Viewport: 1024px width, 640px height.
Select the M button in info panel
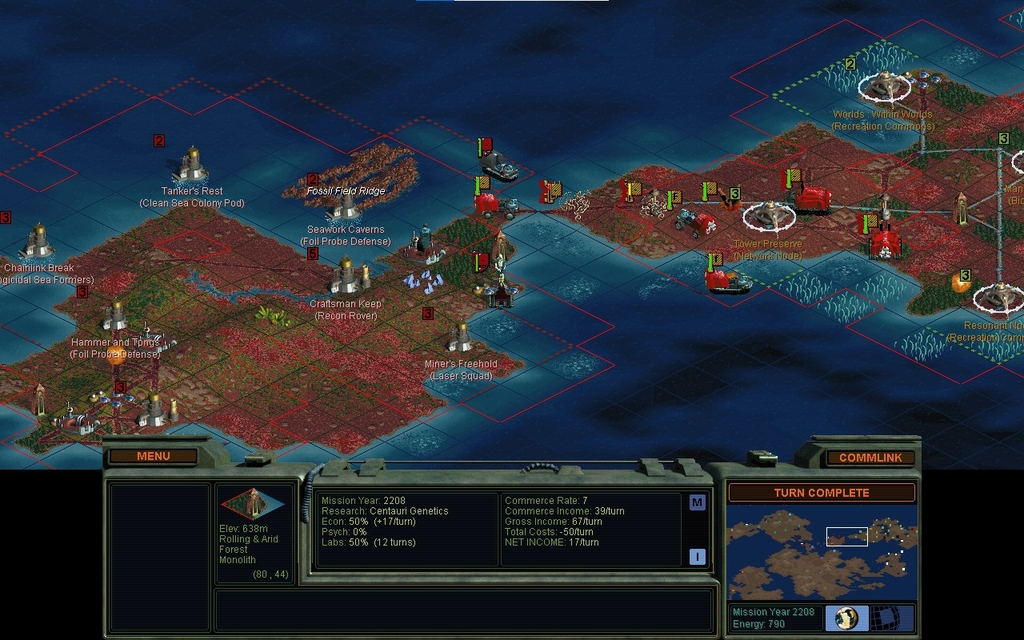point(697,502)
